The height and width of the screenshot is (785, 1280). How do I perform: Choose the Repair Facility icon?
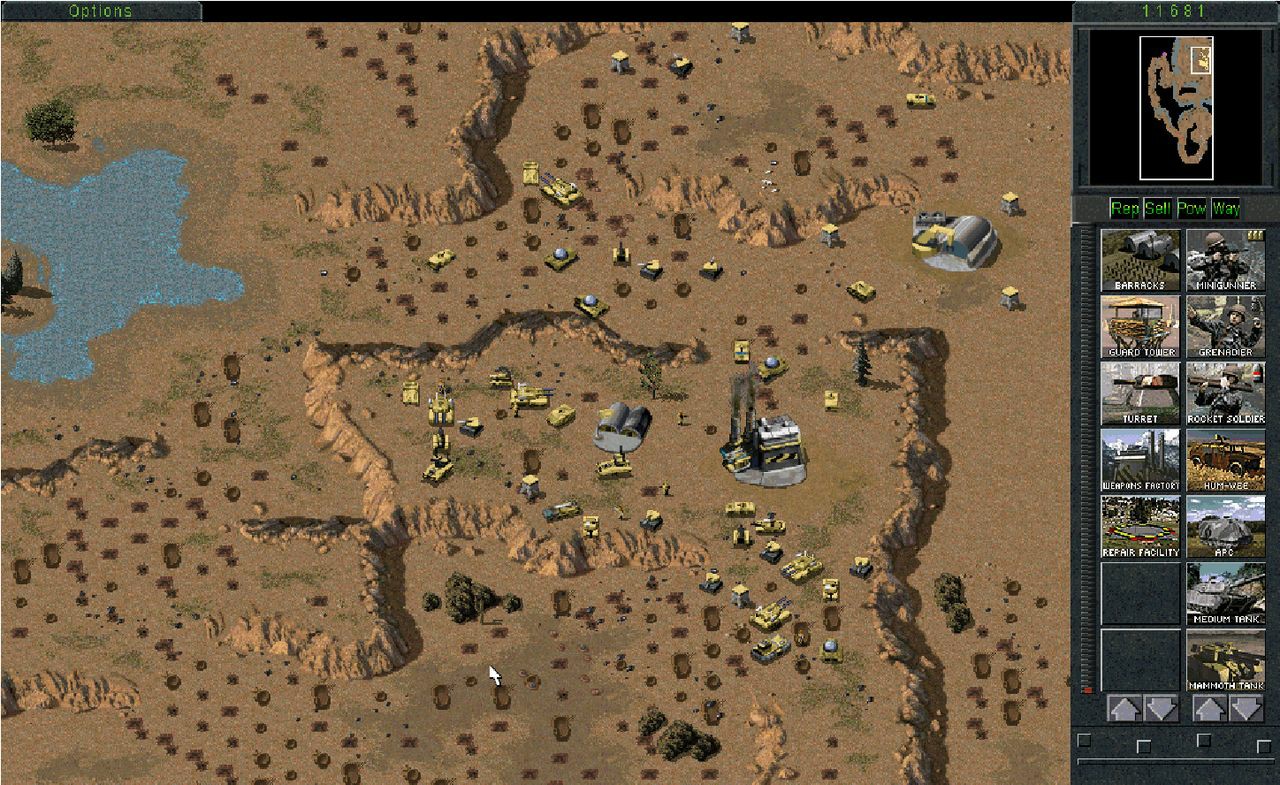pos(1141,527)
